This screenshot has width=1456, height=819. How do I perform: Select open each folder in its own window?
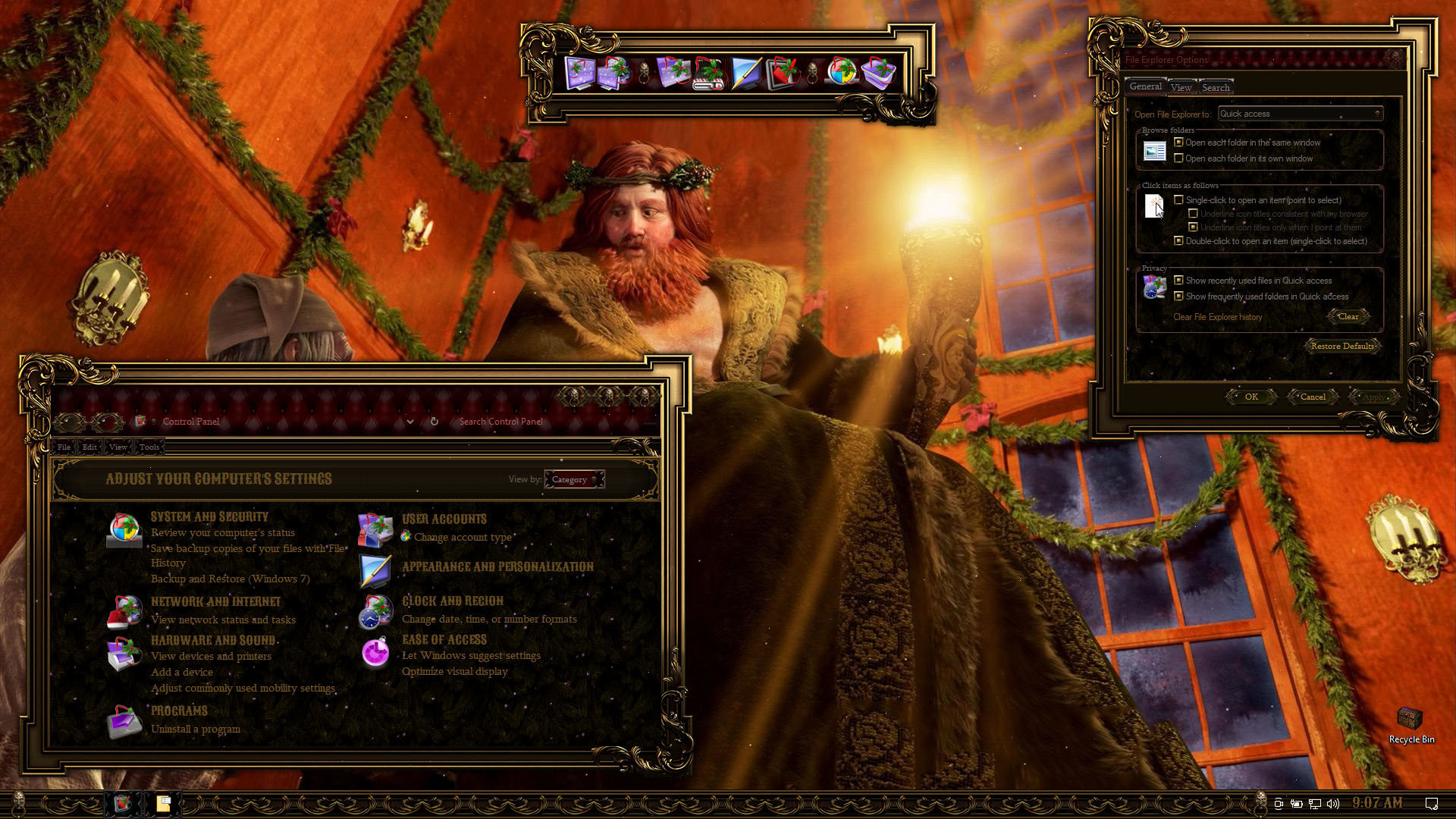click(1178, 158)
